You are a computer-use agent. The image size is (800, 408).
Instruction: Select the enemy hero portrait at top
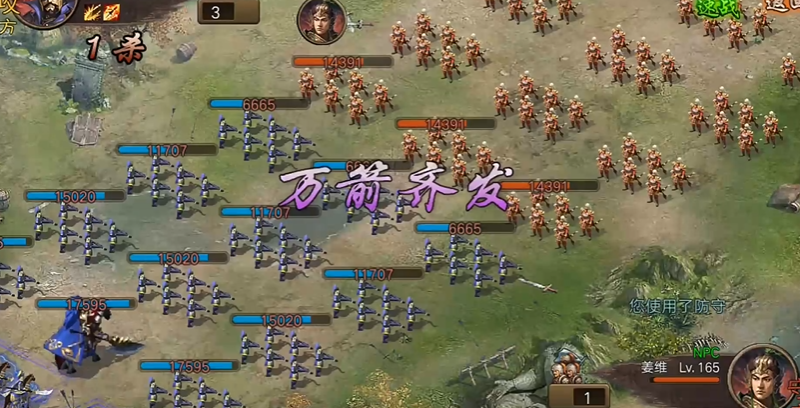321,20
